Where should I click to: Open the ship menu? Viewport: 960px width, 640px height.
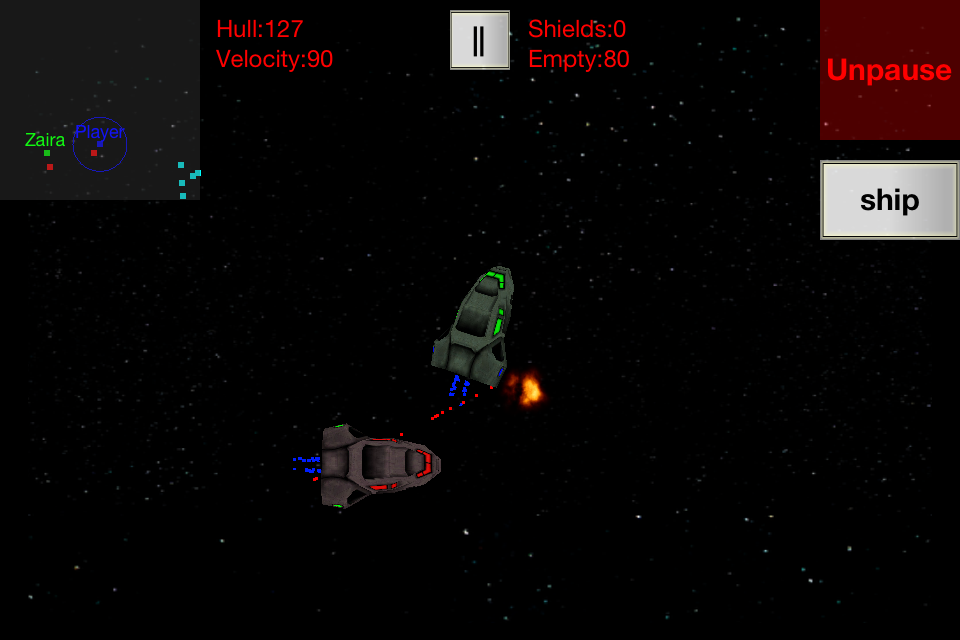click(889, 200)
